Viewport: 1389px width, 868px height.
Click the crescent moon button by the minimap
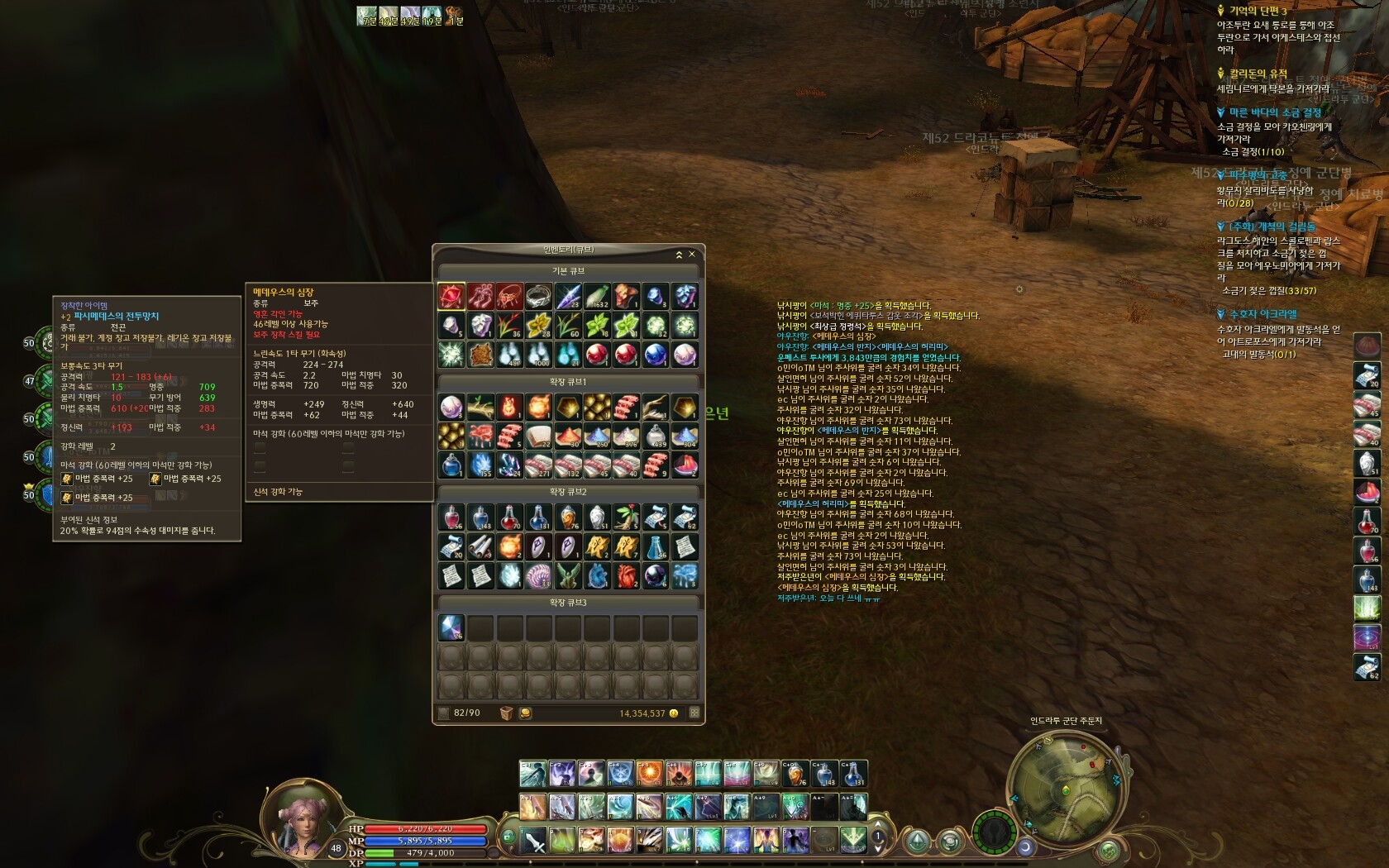pos(1025,847)
